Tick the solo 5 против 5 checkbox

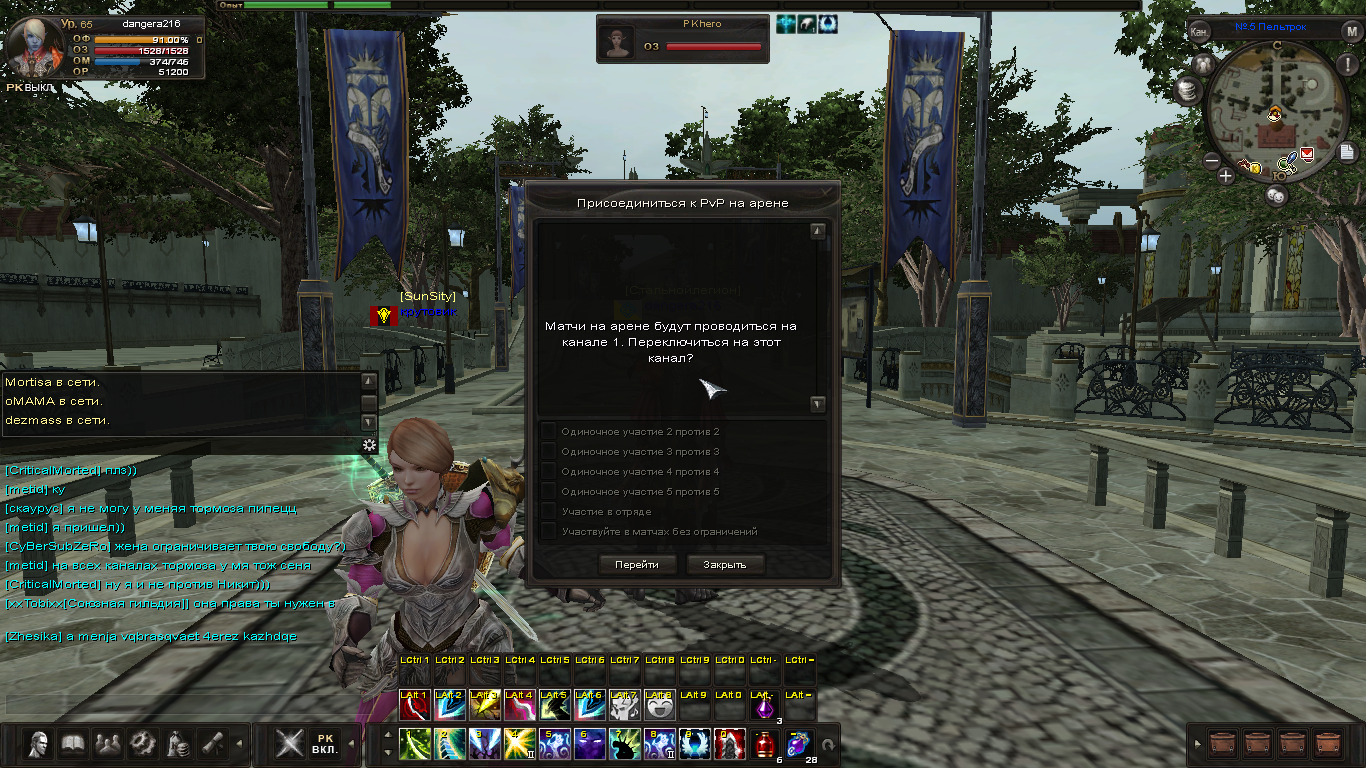pos(548,491)
